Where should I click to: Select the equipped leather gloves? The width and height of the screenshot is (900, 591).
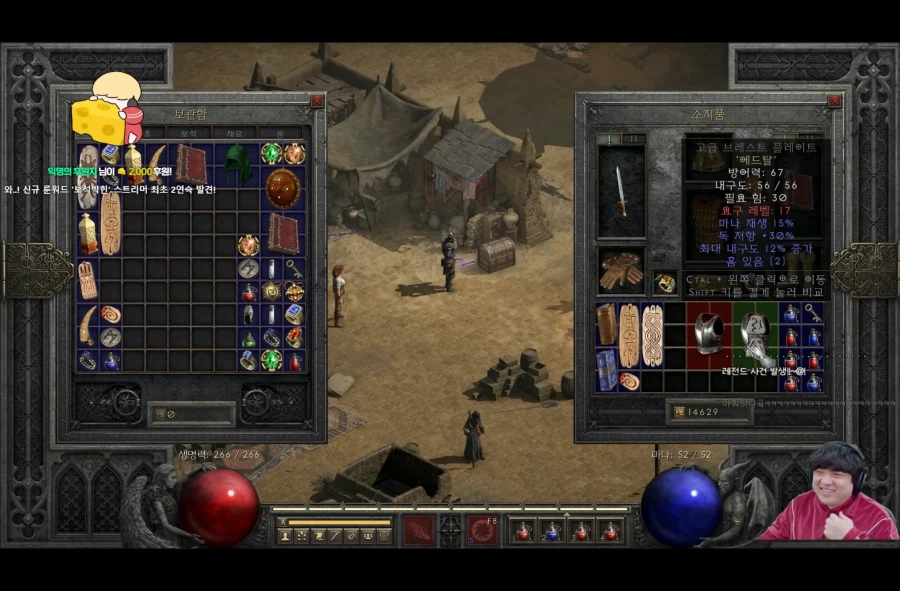(621, 271)
